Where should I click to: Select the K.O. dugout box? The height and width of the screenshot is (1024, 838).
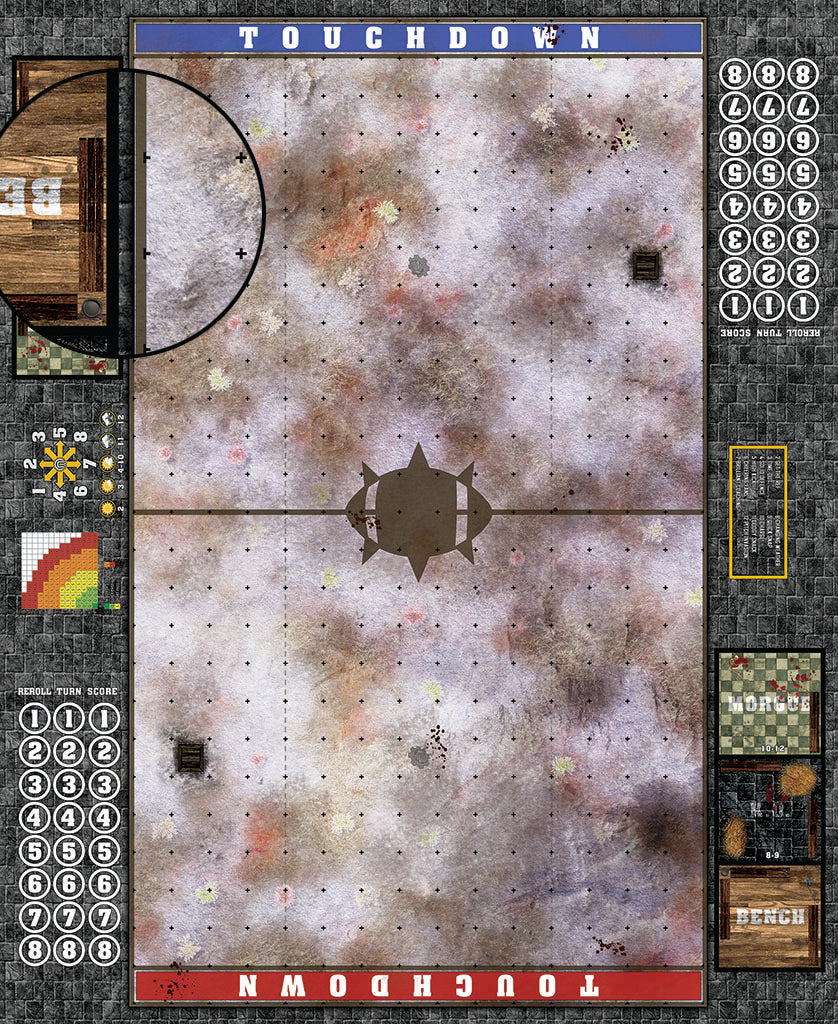click(x=769, y=810)
